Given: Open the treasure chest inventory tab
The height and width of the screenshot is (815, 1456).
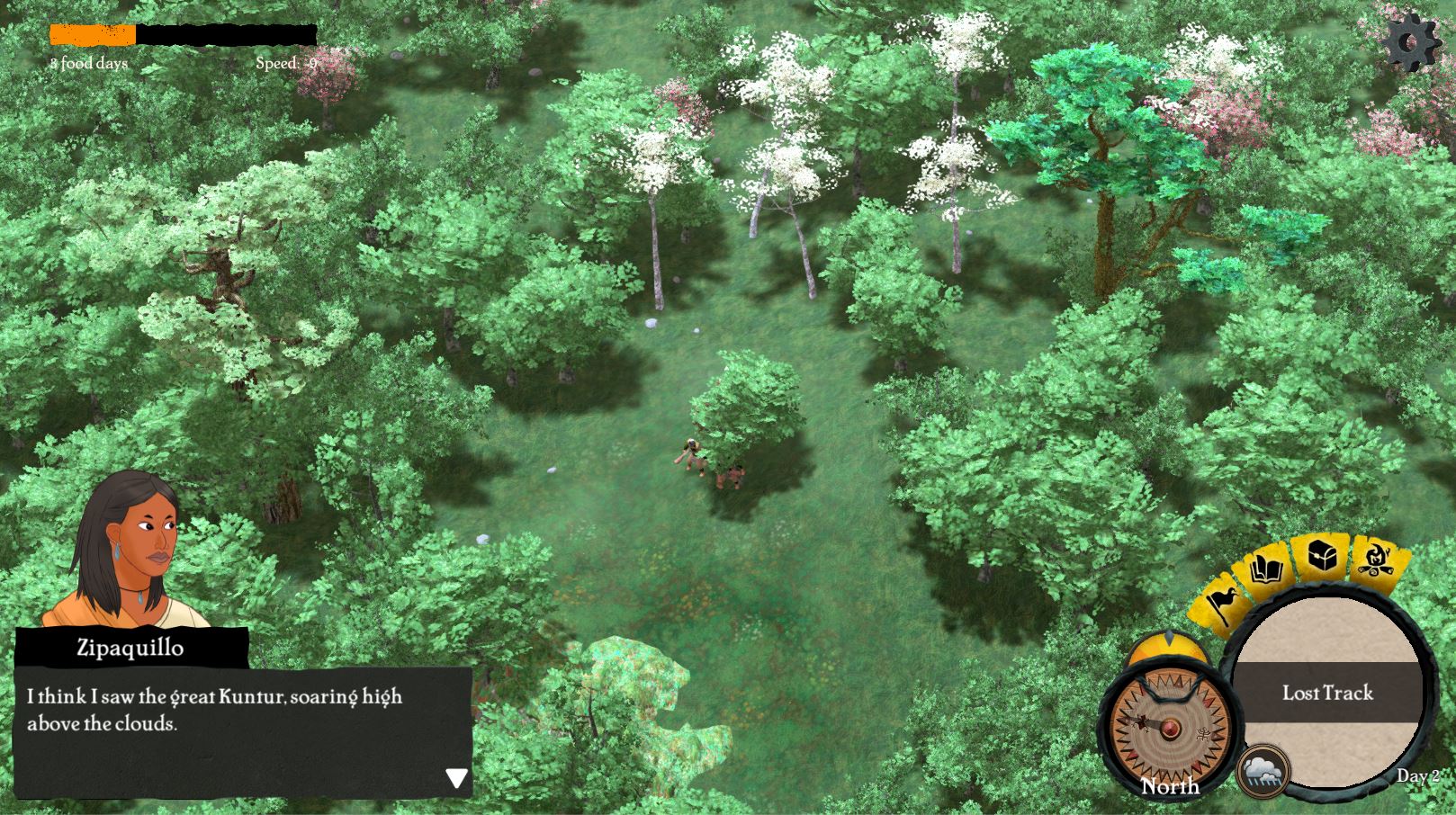Looking at the screenshot, I should (x=1323, y=559).
